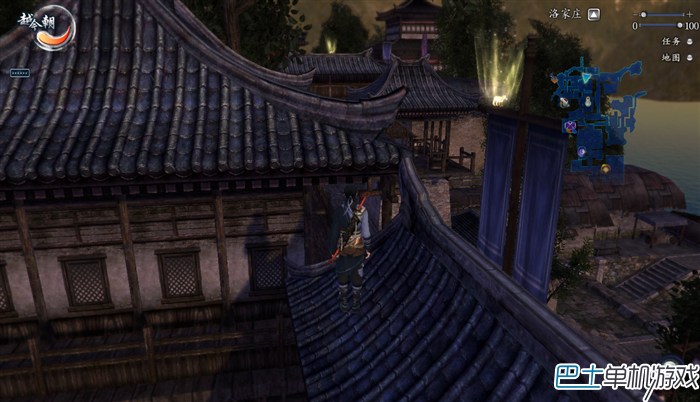The width and height of the screenshot is (700, 402).
Task: Toggle the 任务 quest display option
Action: (690, 41)
